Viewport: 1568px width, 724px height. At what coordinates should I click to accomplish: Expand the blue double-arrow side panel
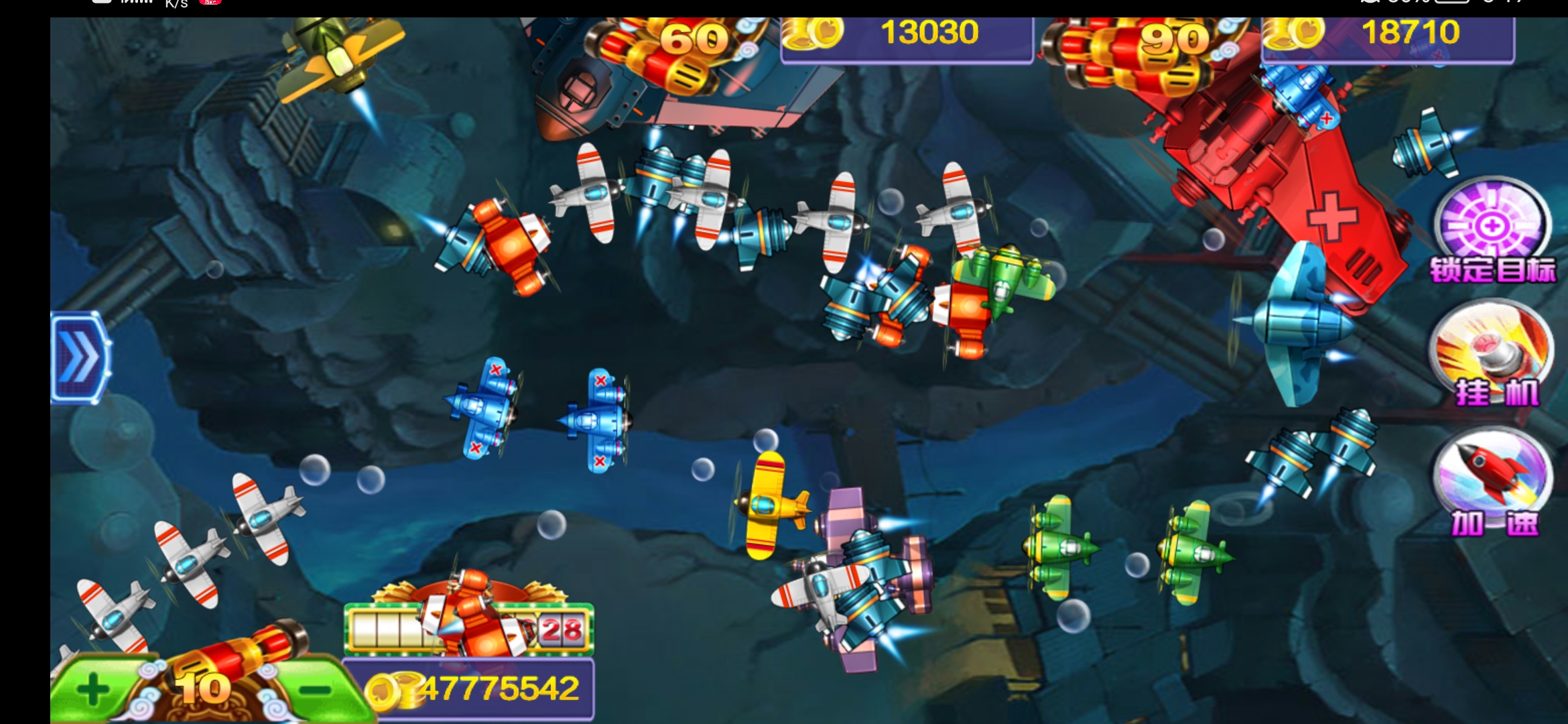79,357
